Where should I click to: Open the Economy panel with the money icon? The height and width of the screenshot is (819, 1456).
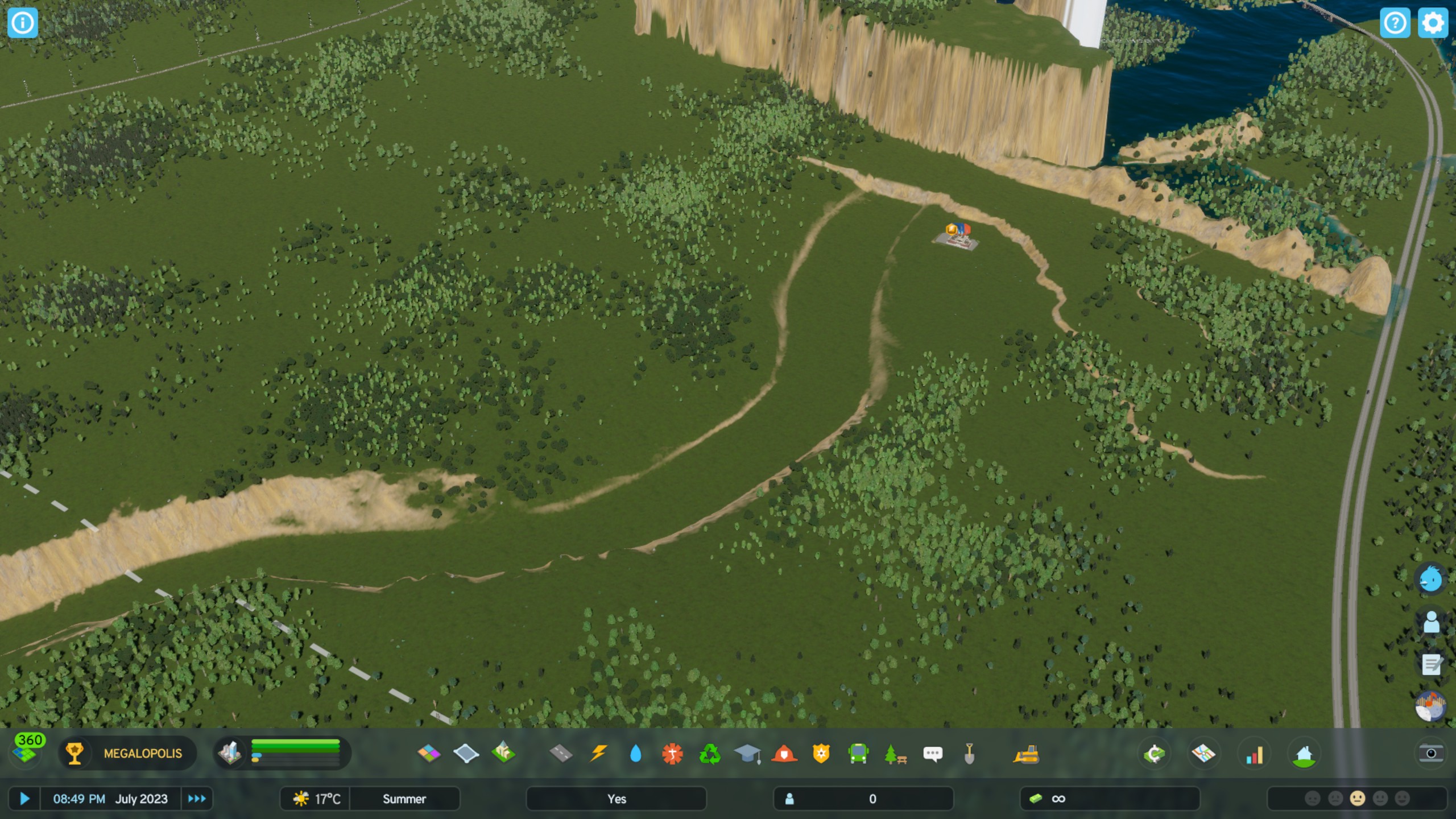(1155, 754)
